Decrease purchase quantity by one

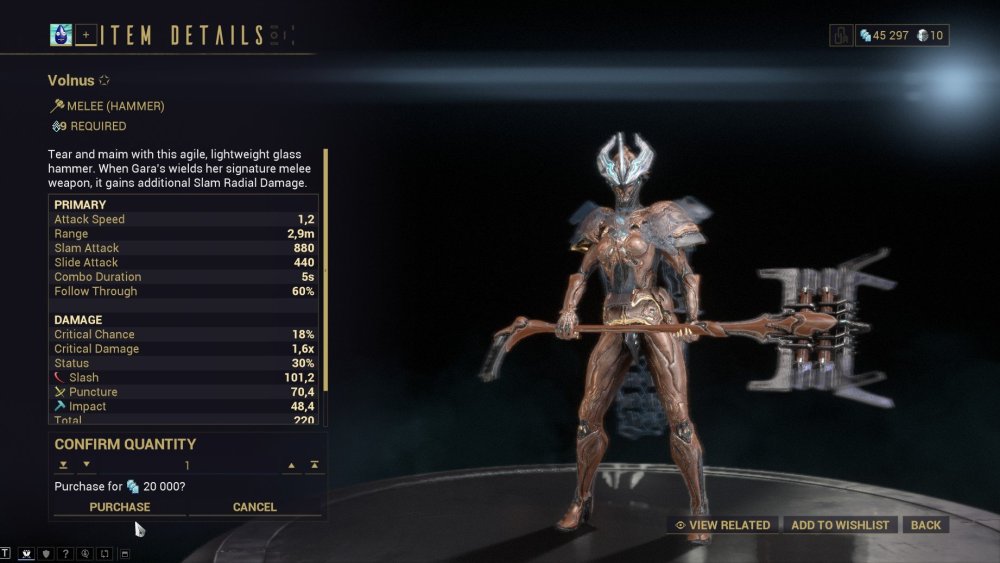point(86,465)
